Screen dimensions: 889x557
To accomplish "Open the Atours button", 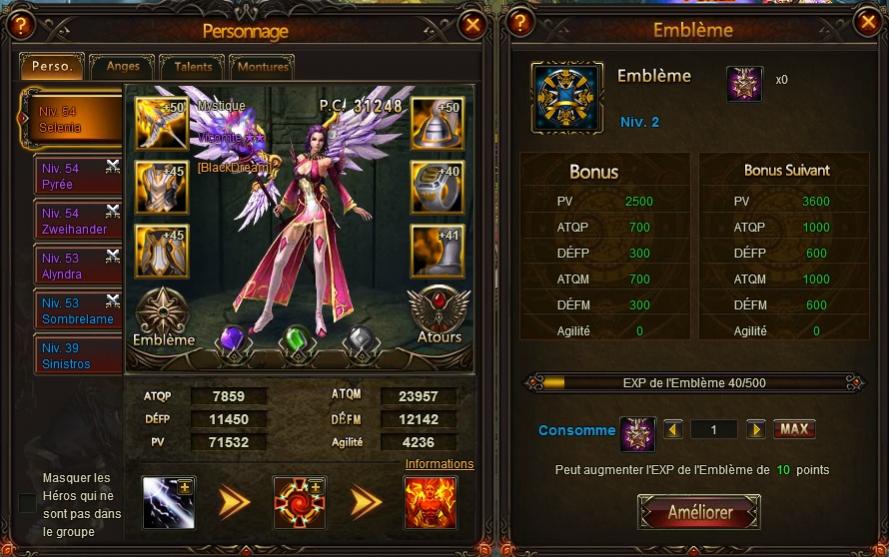I will point(440,315).
